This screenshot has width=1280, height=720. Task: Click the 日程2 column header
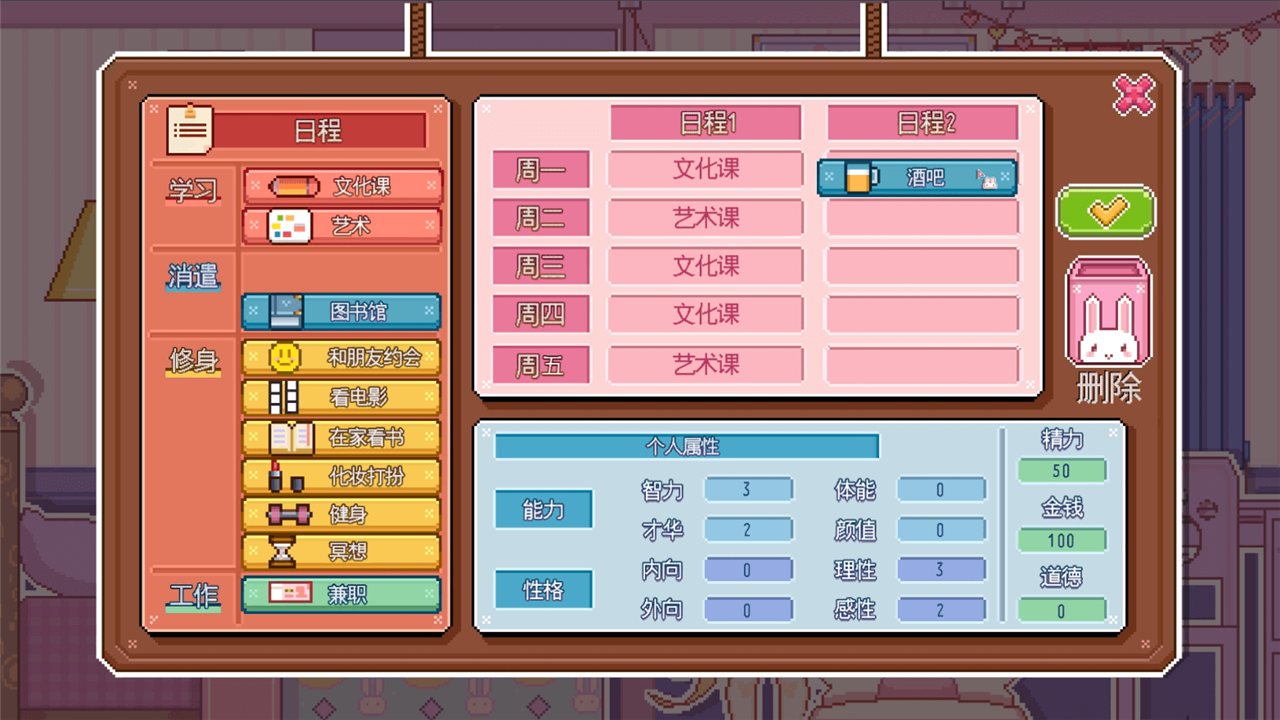(921, 121)
